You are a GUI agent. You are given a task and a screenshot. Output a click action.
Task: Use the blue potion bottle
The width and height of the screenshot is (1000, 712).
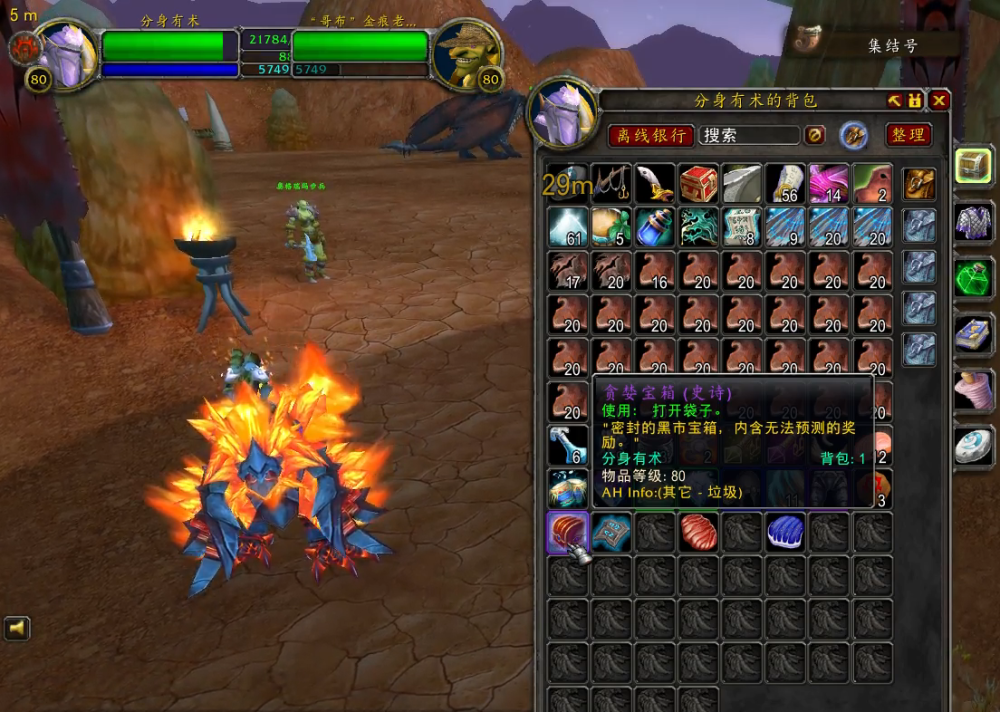(654, 228)
